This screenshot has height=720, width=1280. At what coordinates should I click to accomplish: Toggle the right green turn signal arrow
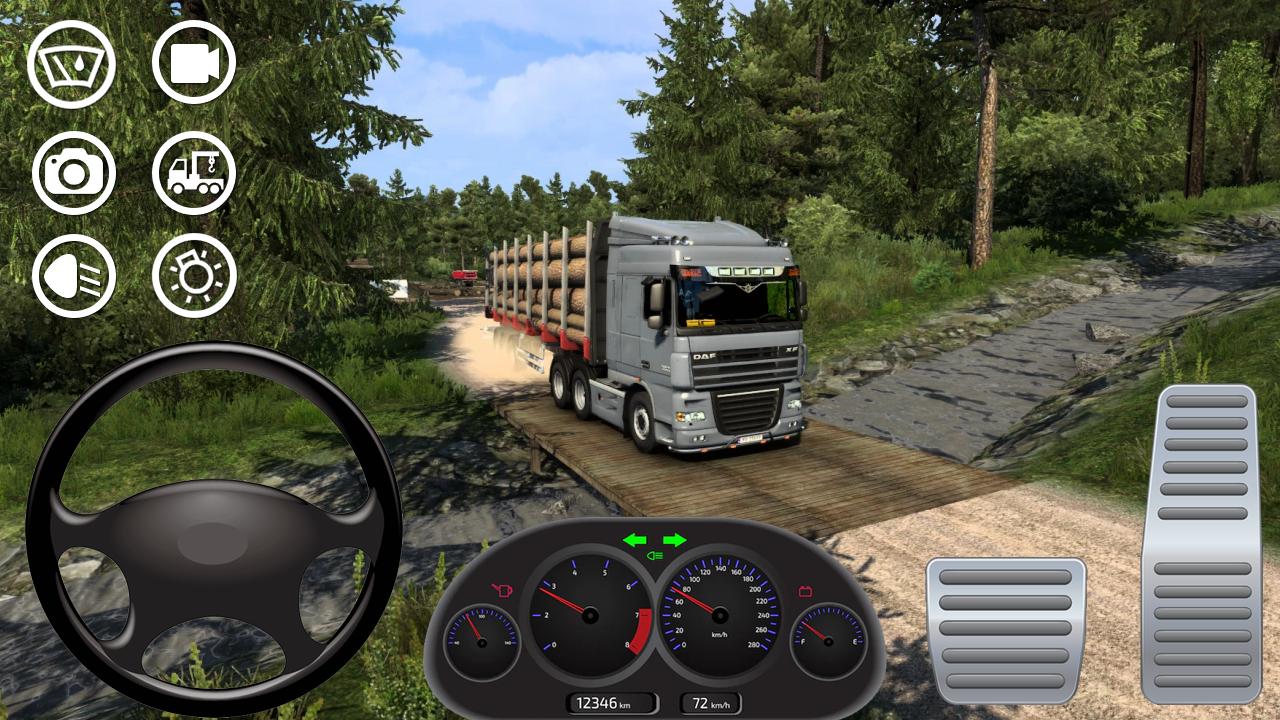[675, 540]
